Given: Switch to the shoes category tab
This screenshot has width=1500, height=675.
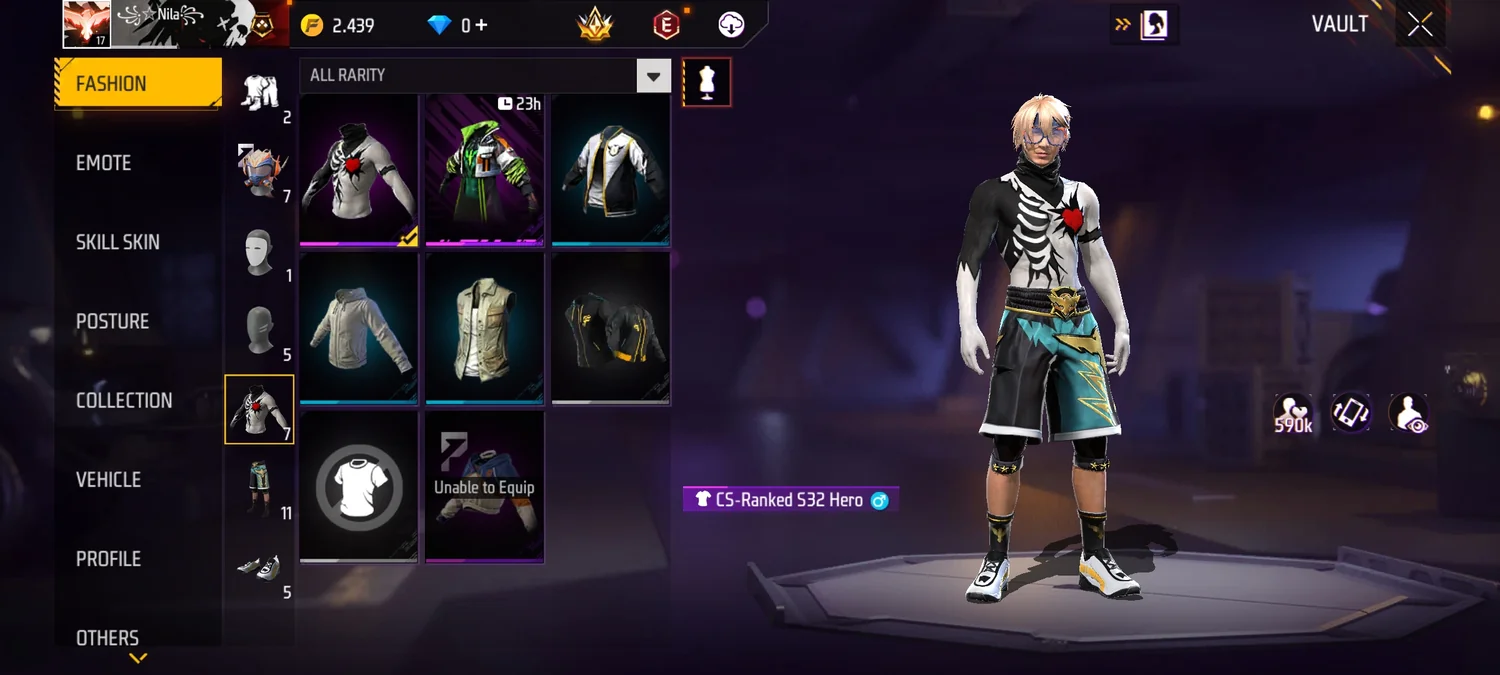Looking at the screenshot, I should [260, 571].
